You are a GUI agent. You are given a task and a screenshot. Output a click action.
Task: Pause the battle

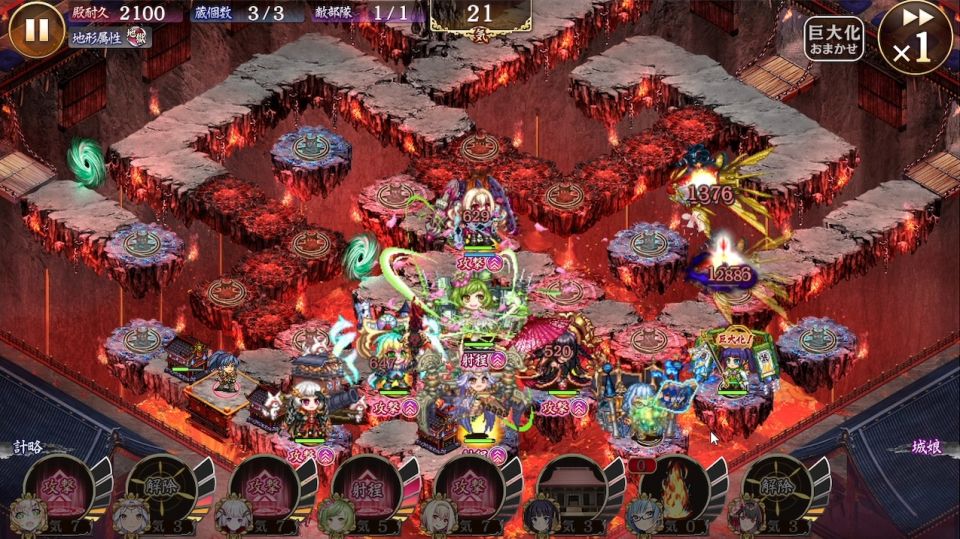pos(36,28)
